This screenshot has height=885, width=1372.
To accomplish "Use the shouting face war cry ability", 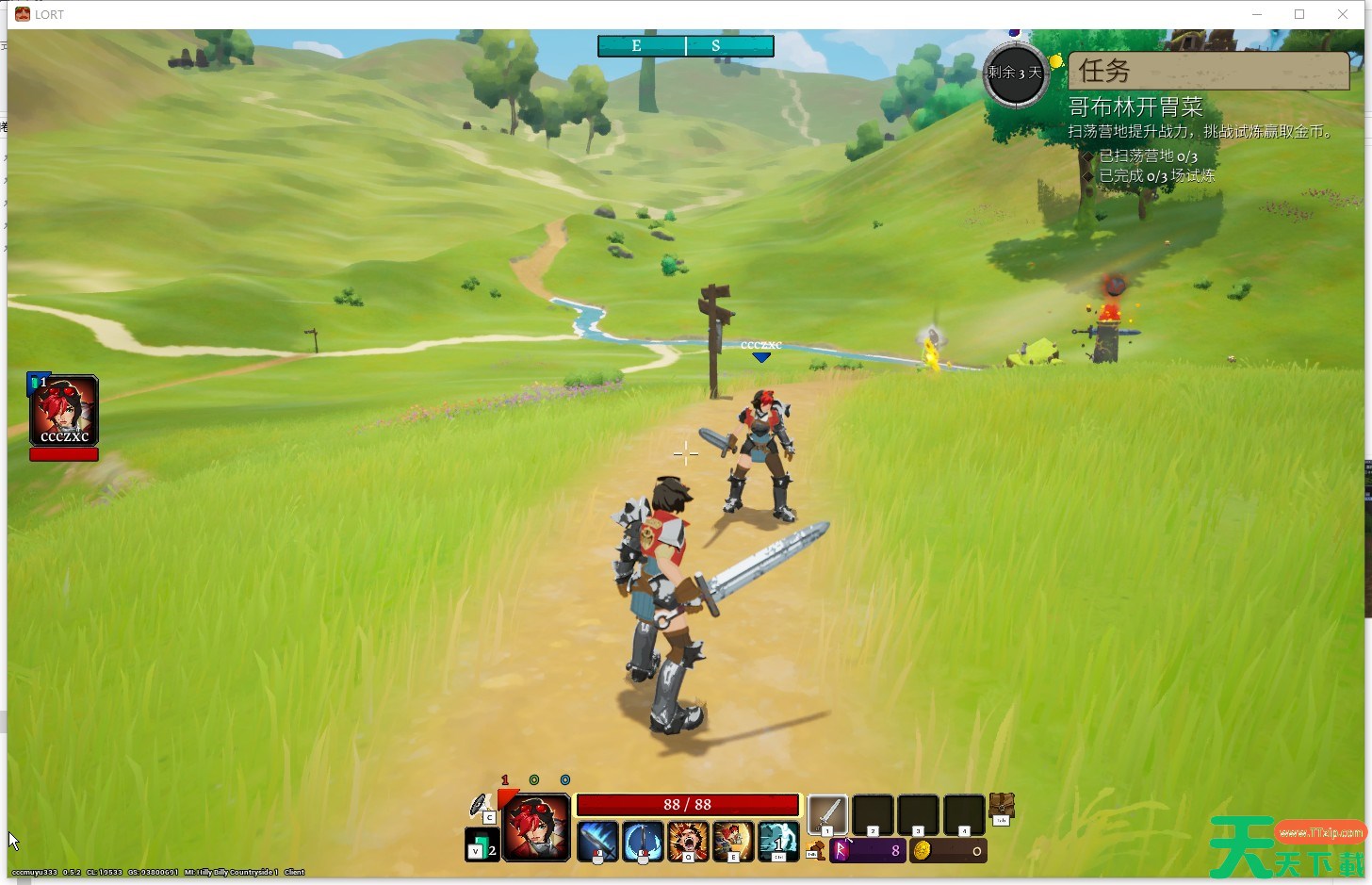I will click(x=688, y=841).
